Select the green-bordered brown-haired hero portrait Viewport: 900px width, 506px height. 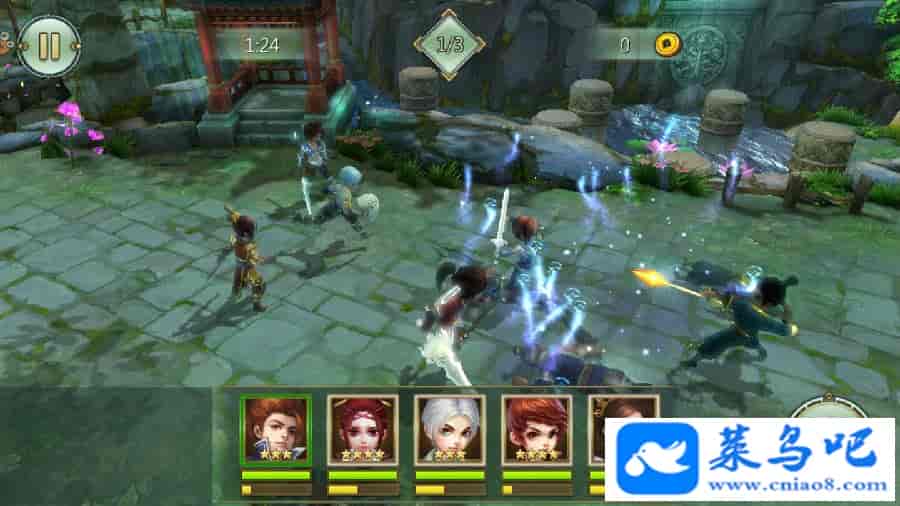pos(275,429)
